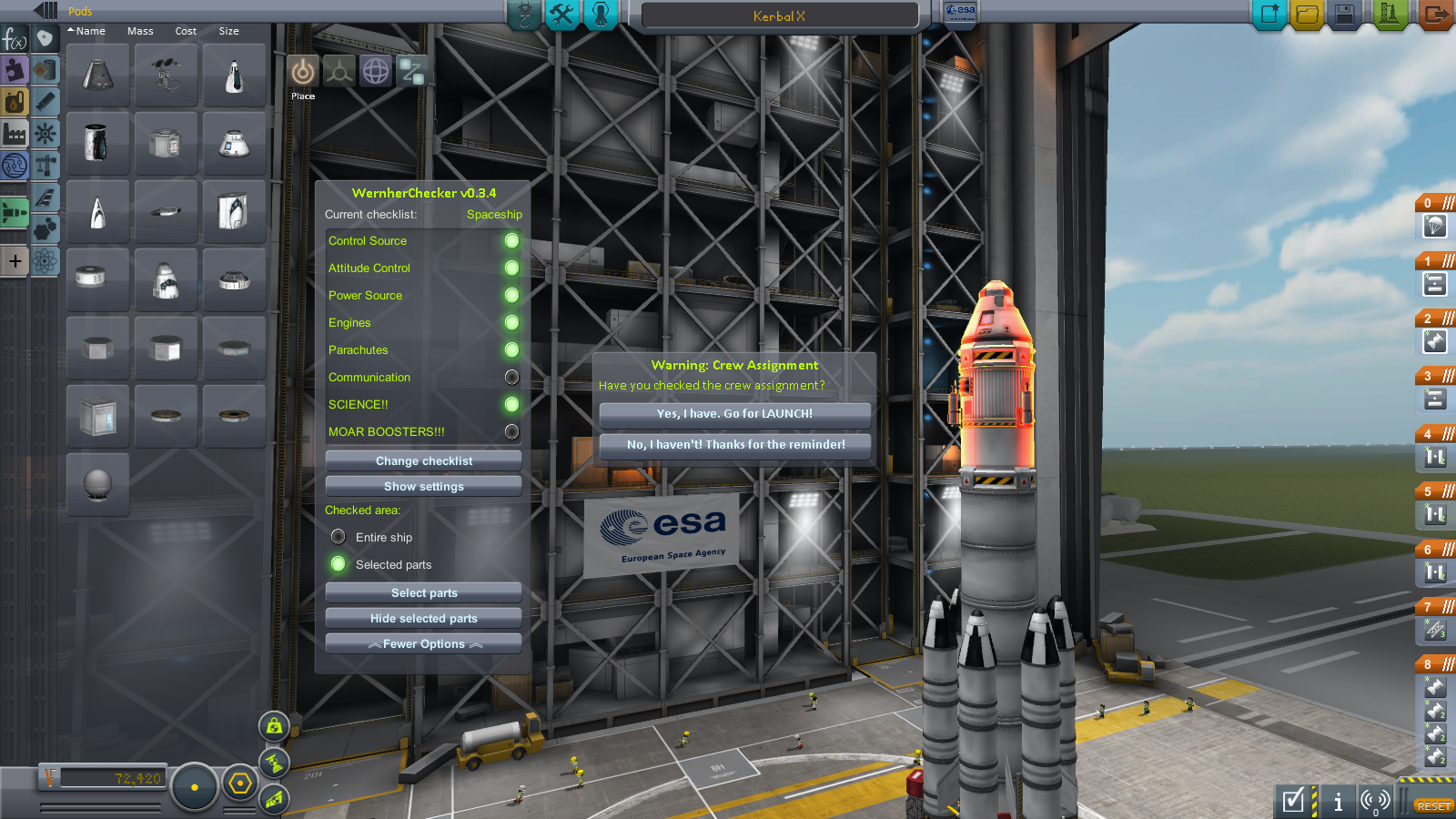Choose the Selected parts radio option
This screenshot has height=819, width=1456.
click(x=339, y=564)
